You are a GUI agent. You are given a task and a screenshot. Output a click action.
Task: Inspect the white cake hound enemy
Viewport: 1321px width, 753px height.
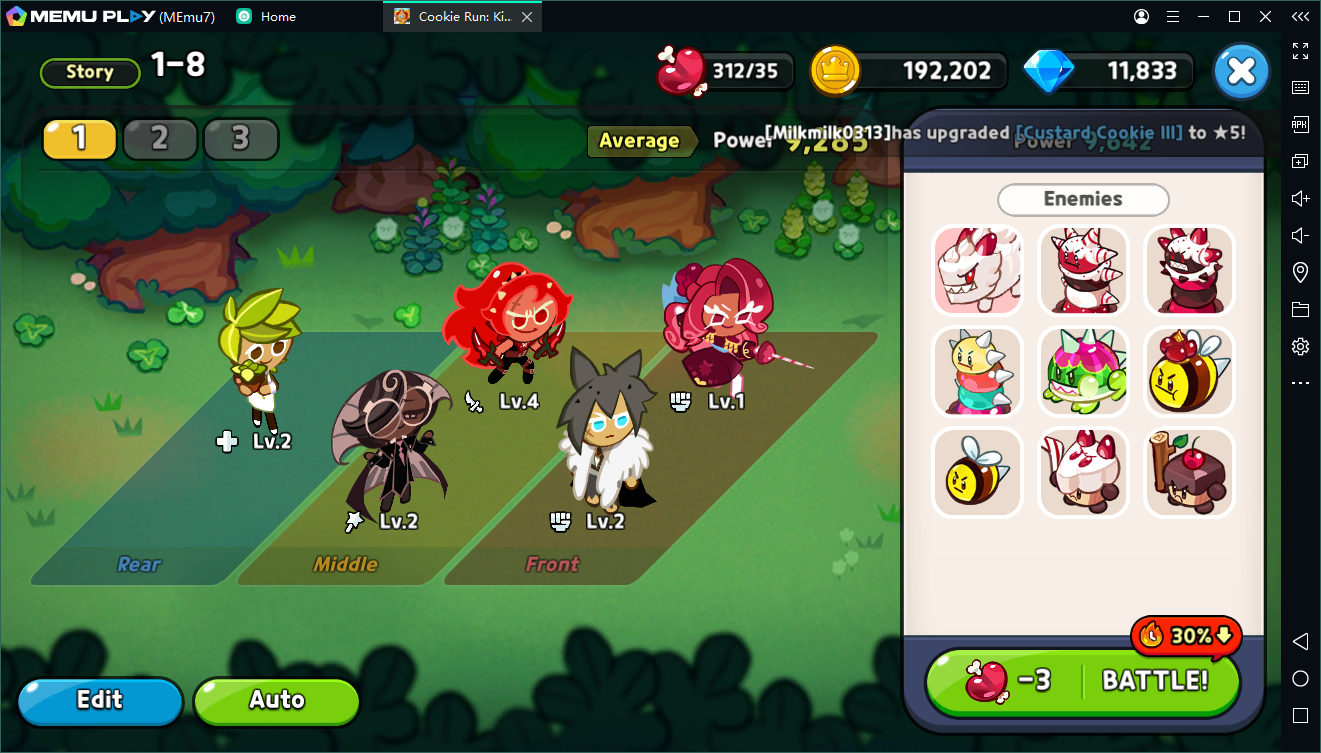[x=977, y=270]
